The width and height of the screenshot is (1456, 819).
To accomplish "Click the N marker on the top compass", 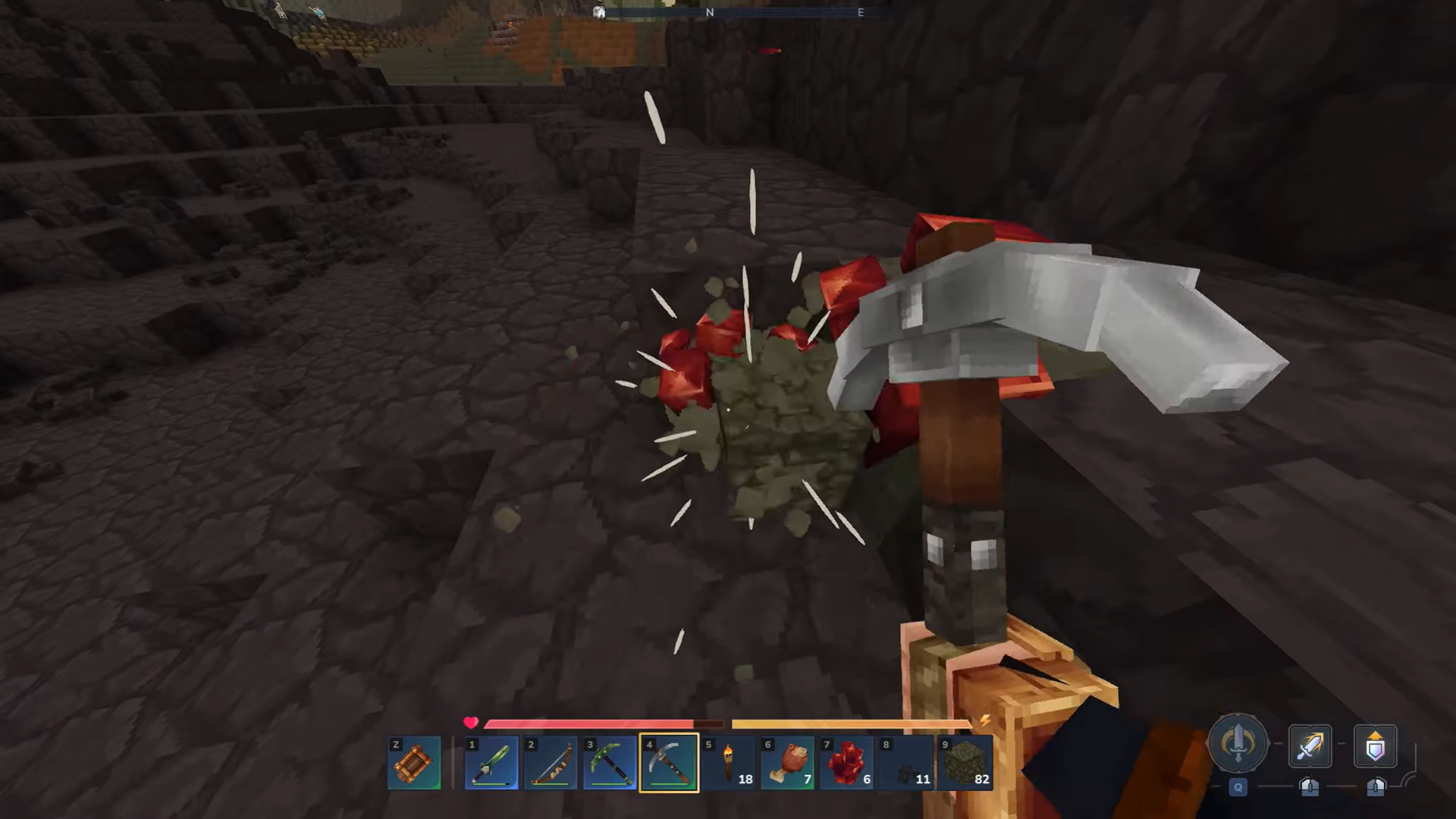I will pos(711,12).
